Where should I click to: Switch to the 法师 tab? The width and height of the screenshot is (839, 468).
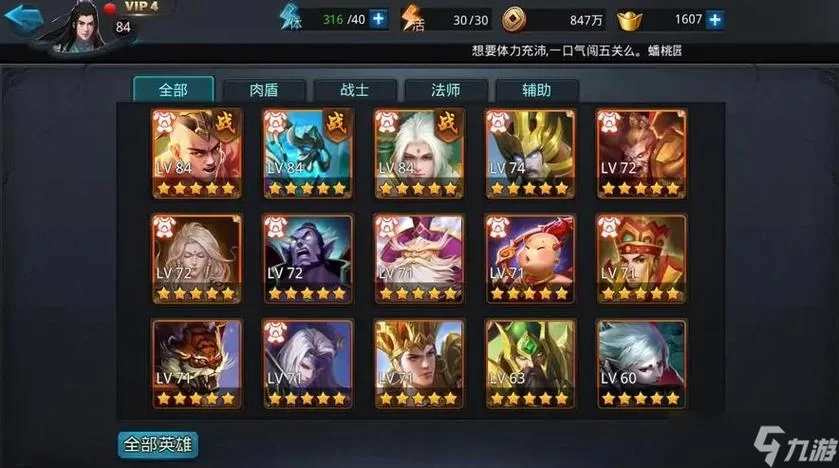coord(446,89)
